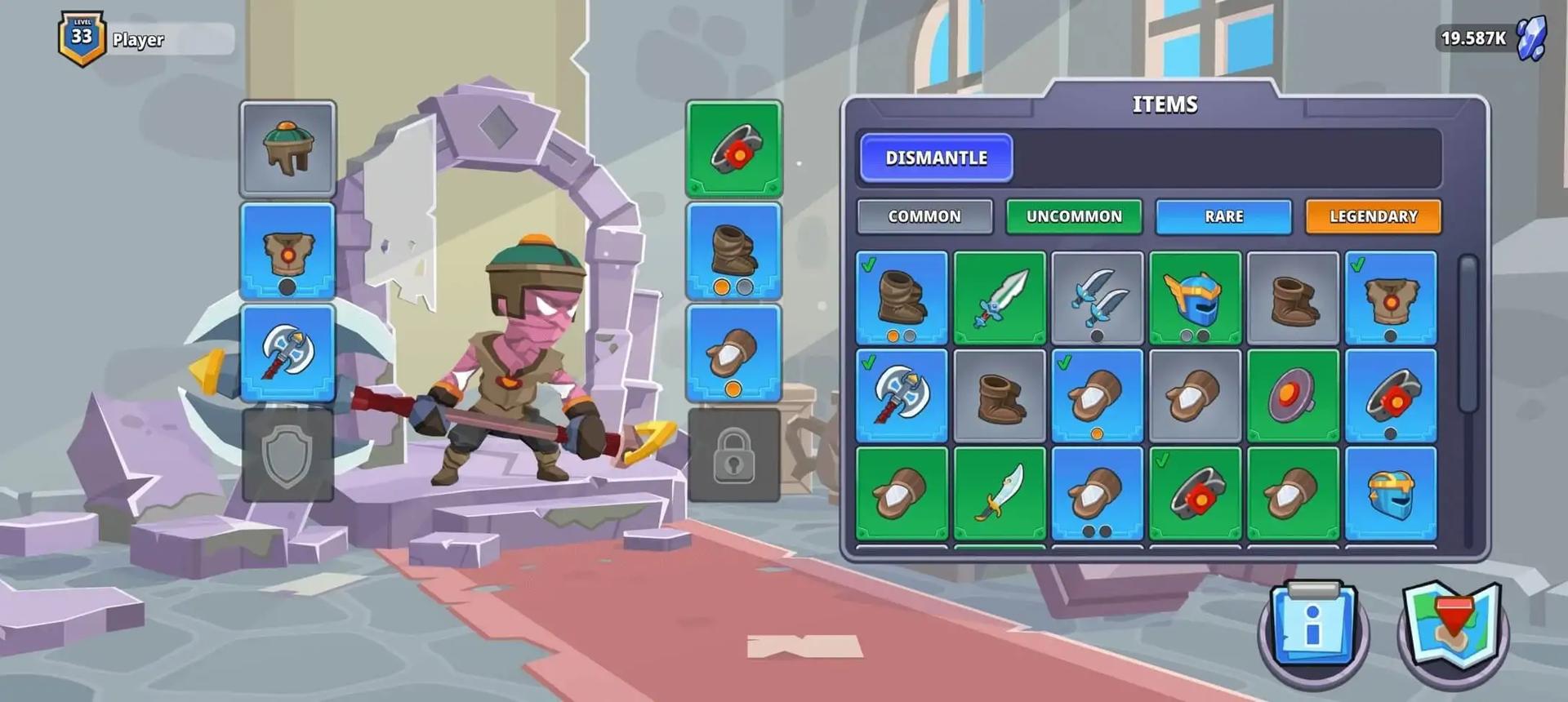Open the equipped helmet slot
Viewport: 1568px width, 702px height.
[x=287, y=149]
